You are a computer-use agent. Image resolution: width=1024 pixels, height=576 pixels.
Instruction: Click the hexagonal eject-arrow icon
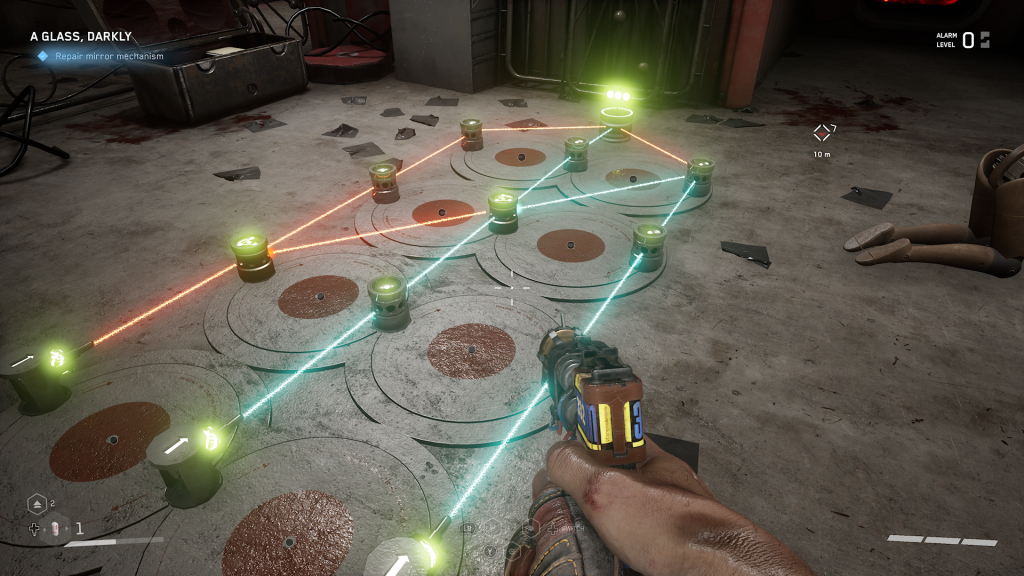click(35, 505)
